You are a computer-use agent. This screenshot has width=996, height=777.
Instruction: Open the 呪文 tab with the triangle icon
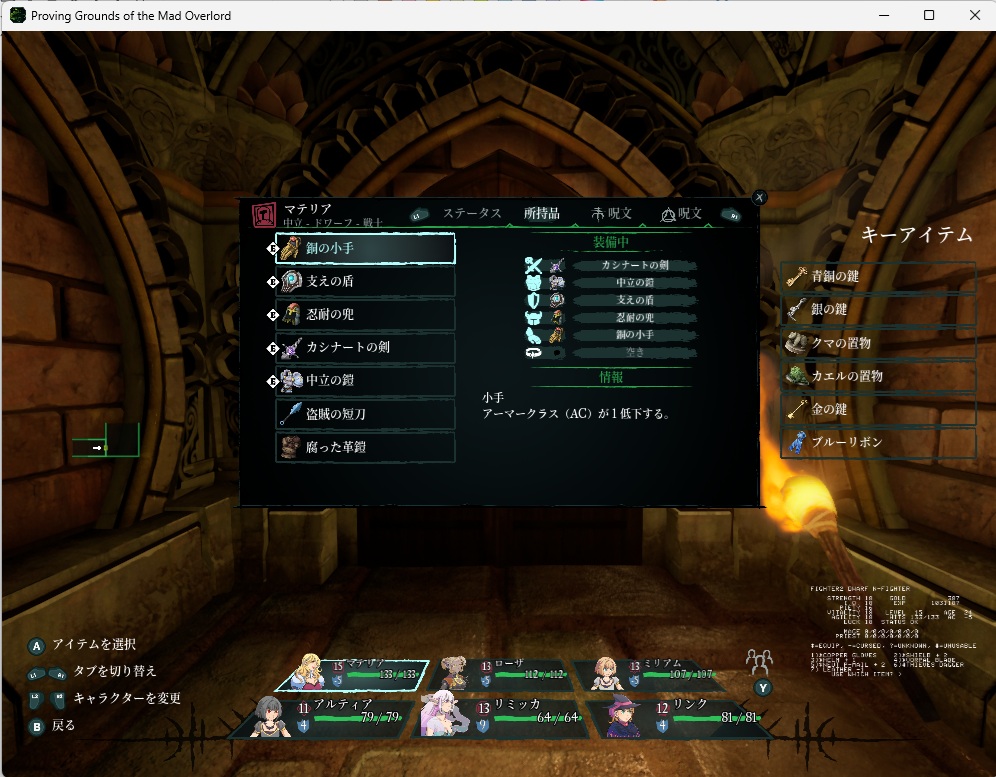682,214
